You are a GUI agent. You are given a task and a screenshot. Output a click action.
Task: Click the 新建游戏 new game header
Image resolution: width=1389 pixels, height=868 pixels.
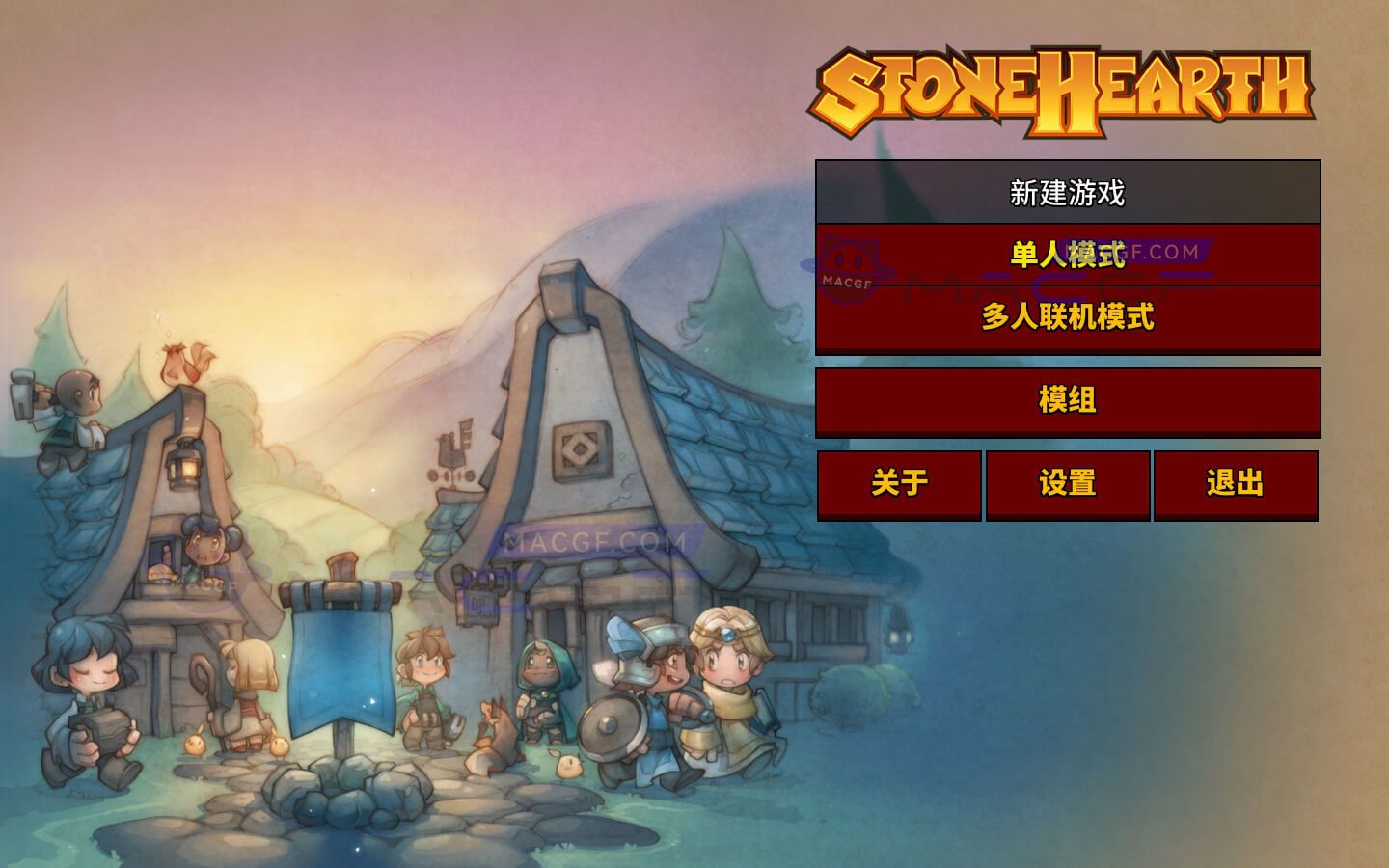(x=1068, y=192)
